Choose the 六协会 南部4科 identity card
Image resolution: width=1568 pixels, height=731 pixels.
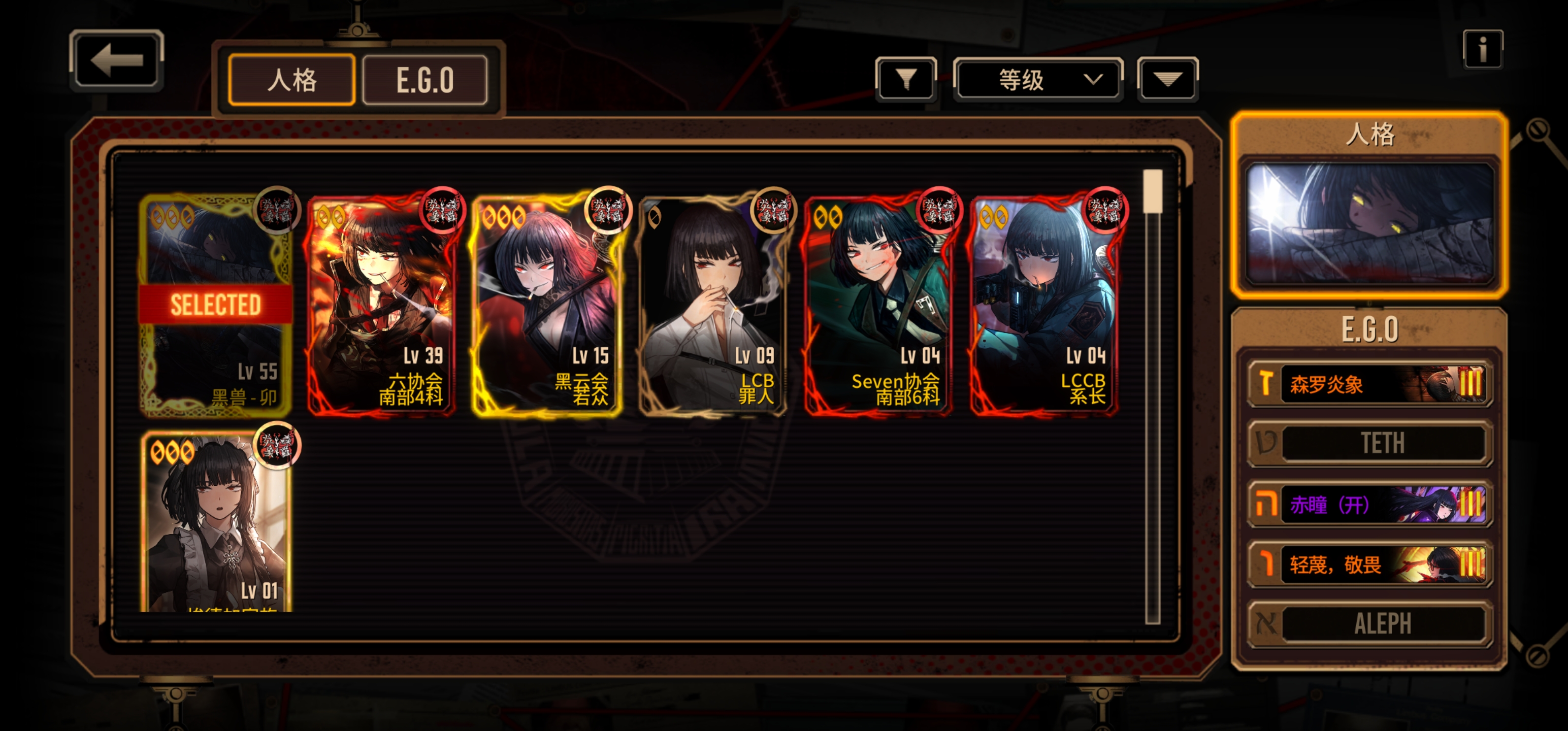(382, 305)
